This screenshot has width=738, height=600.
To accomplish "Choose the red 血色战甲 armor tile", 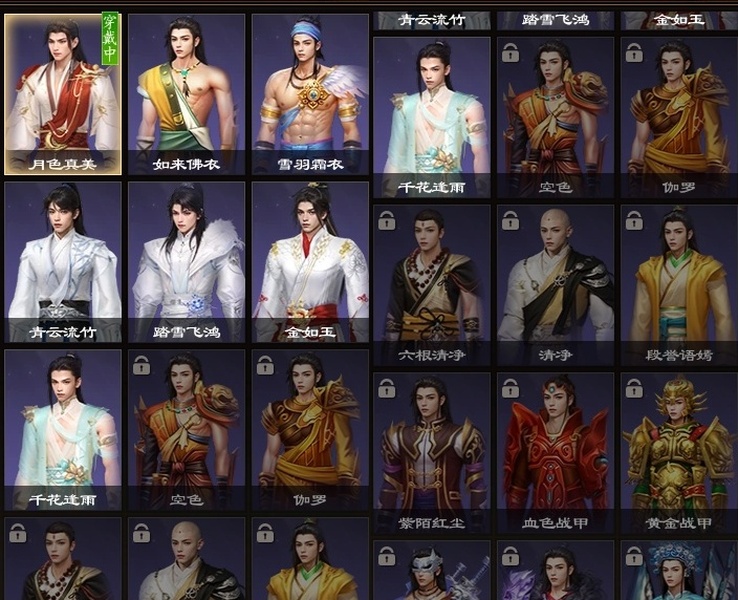I will pos(556,454).
